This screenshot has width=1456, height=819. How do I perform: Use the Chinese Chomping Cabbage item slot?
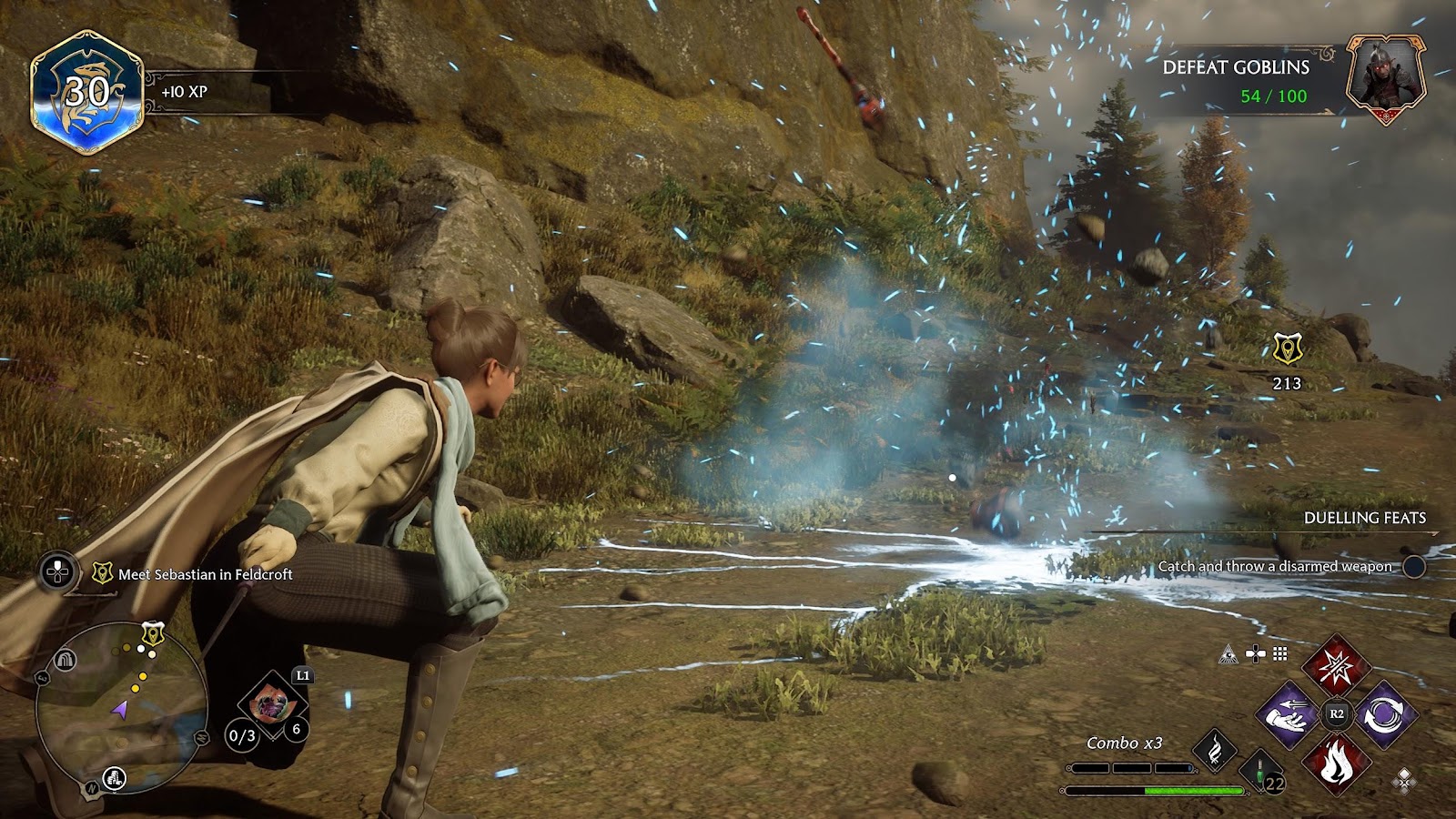[270, 704]
